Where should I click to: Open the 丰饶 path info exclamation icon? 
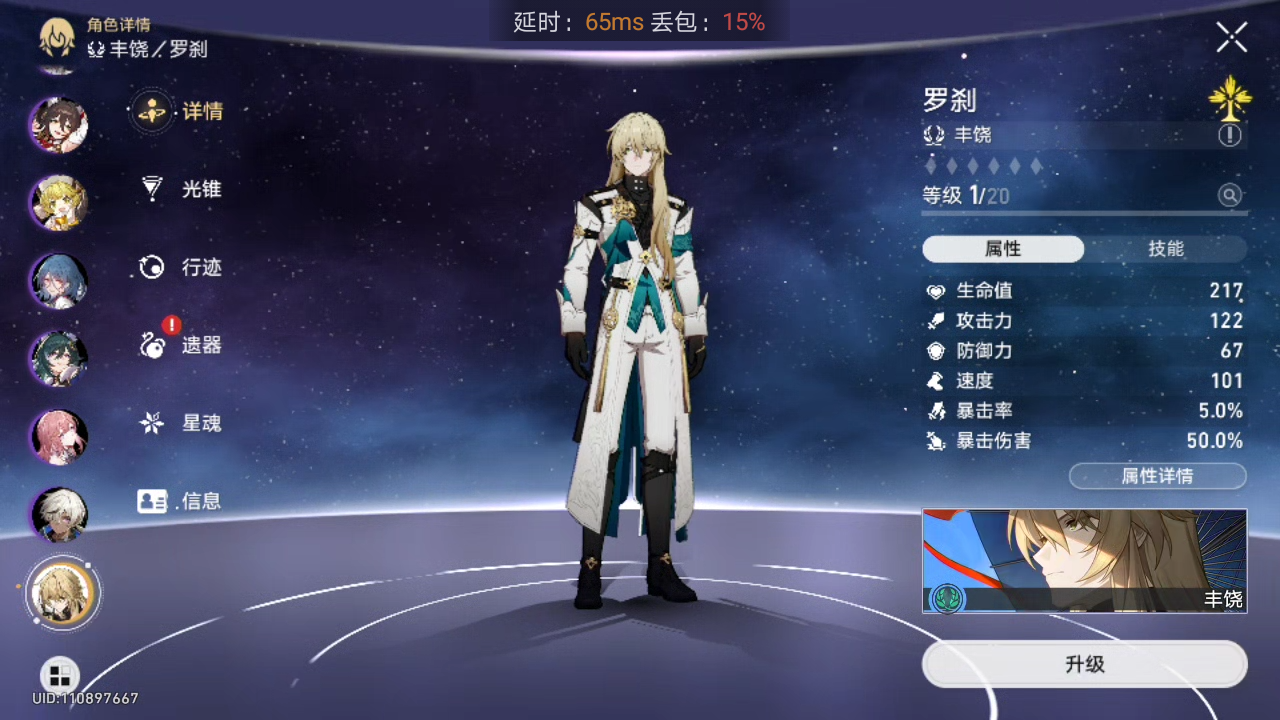click(1229, 135)
